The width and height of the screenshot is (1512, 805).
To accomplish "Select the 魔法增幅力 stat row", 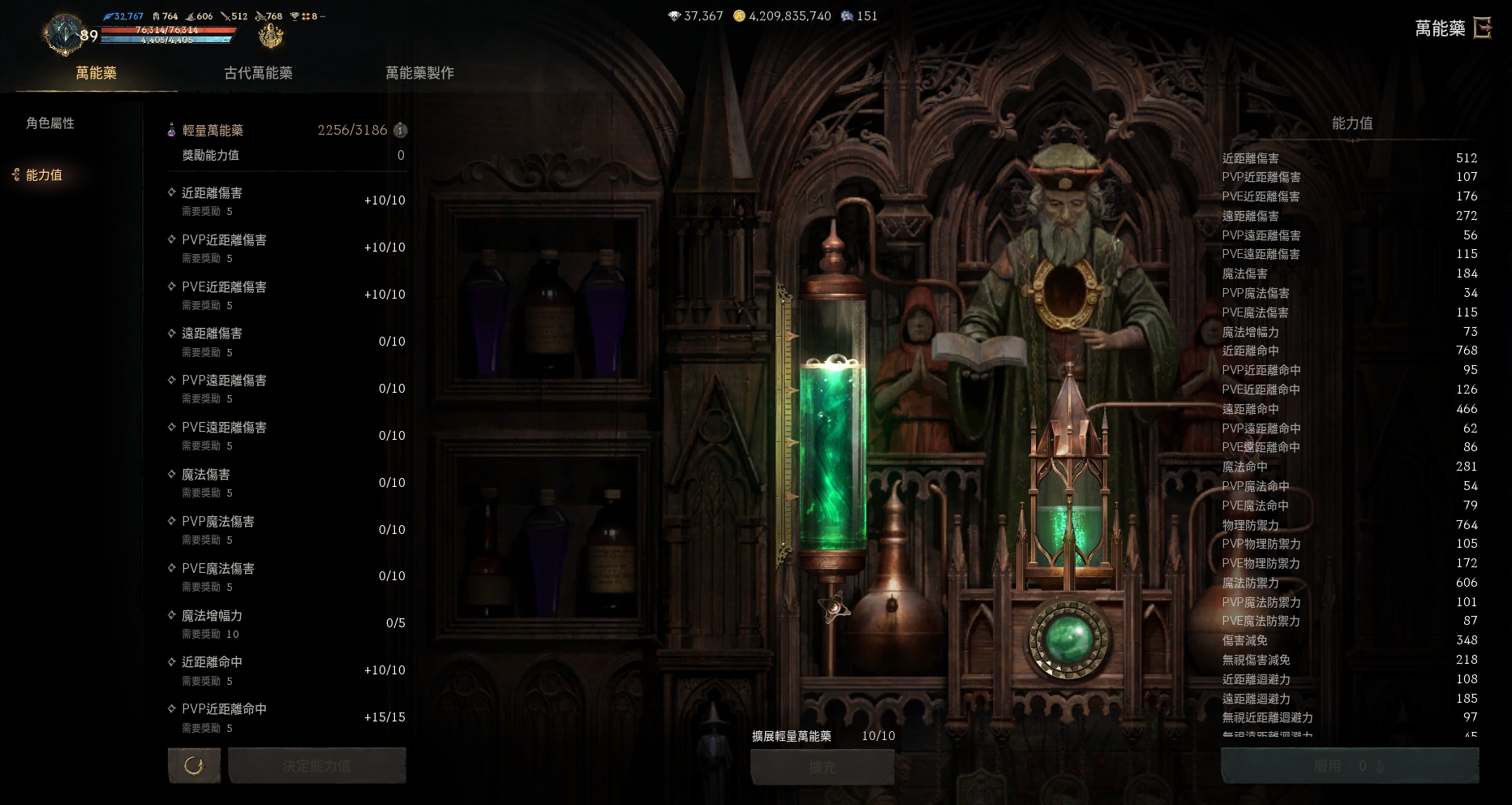I will 286,623.
